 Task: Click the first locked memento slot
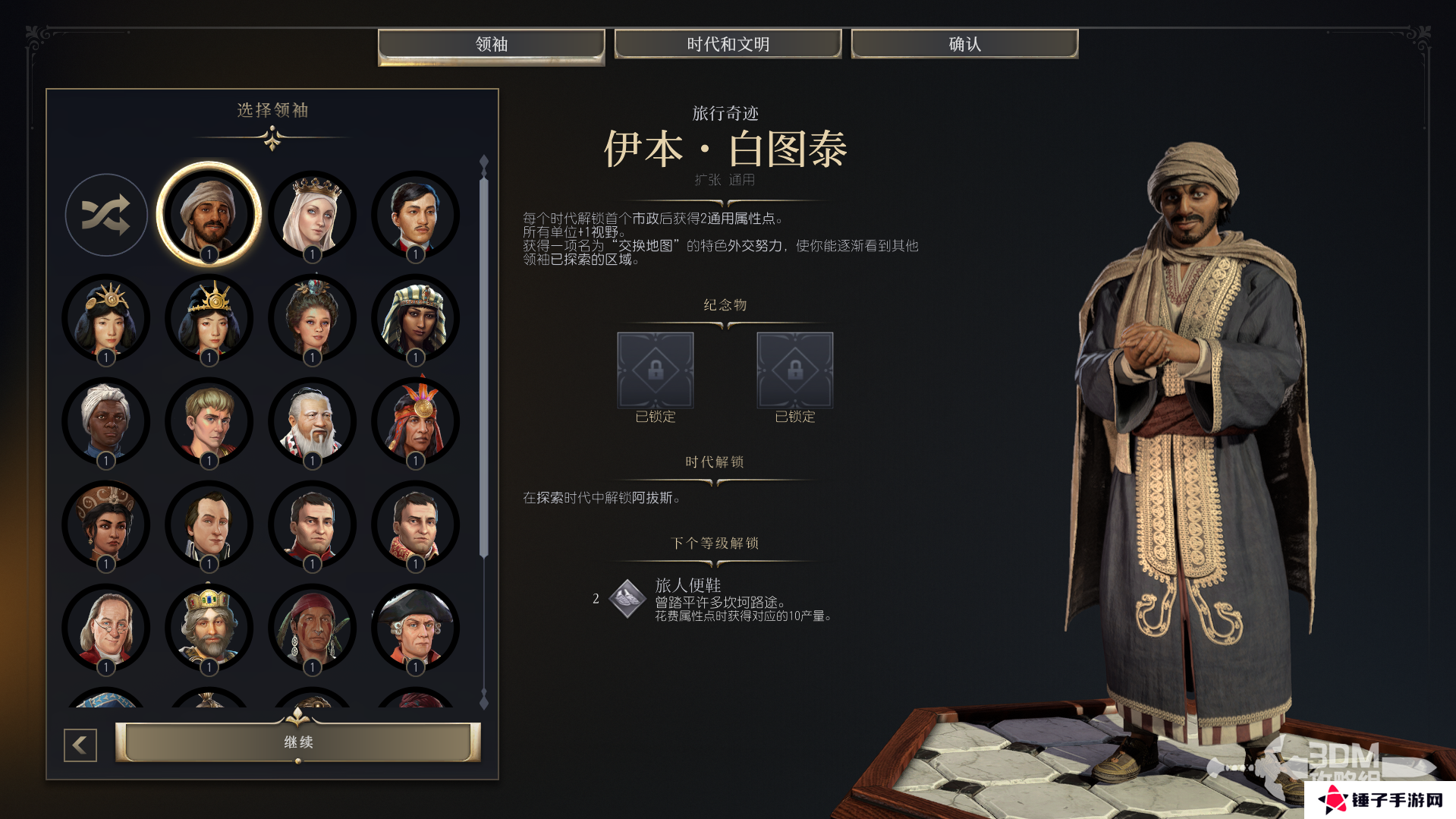[655, 370]
